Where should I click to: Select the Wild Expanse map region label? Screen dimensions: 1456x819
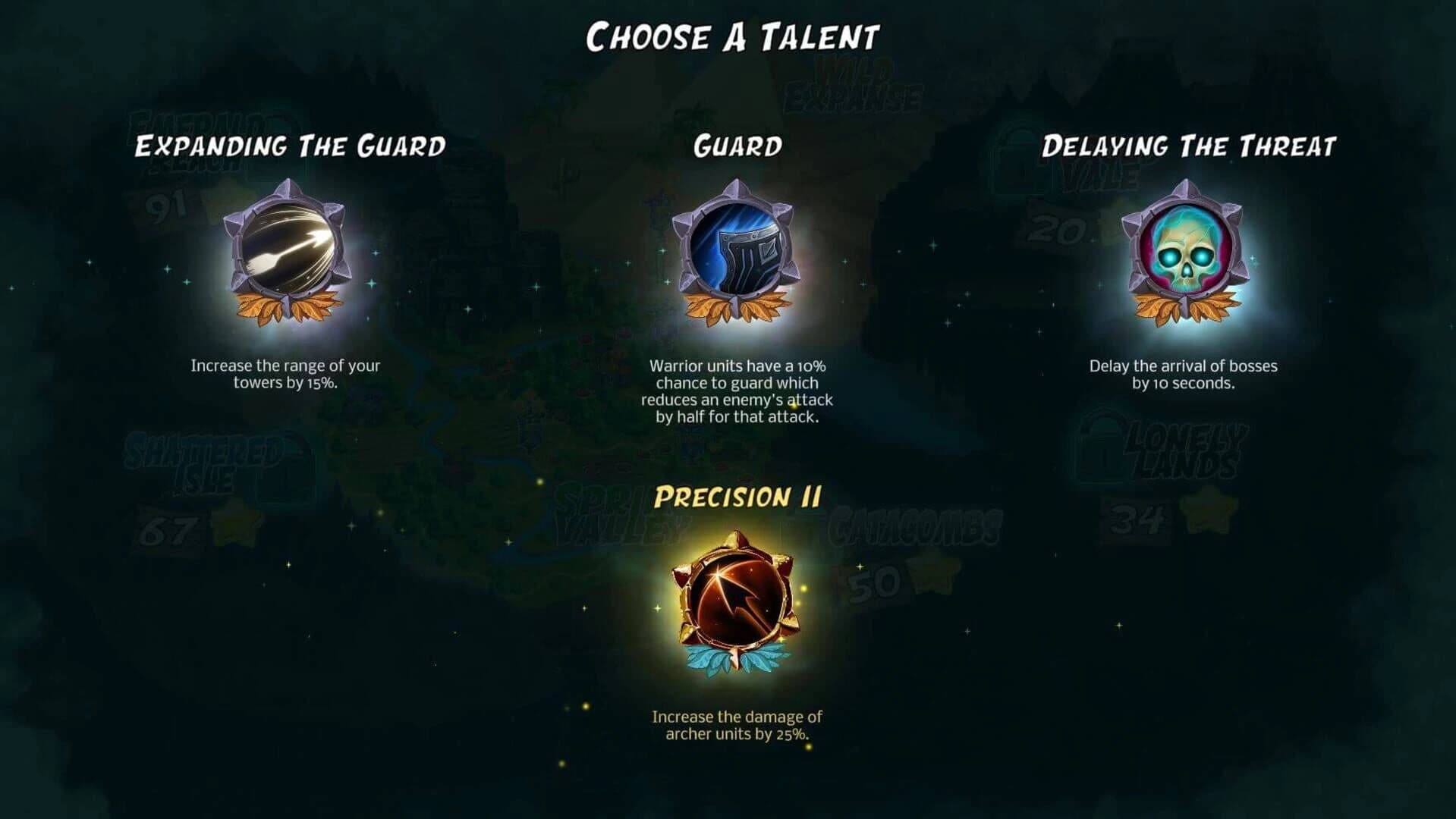(852, 83)
